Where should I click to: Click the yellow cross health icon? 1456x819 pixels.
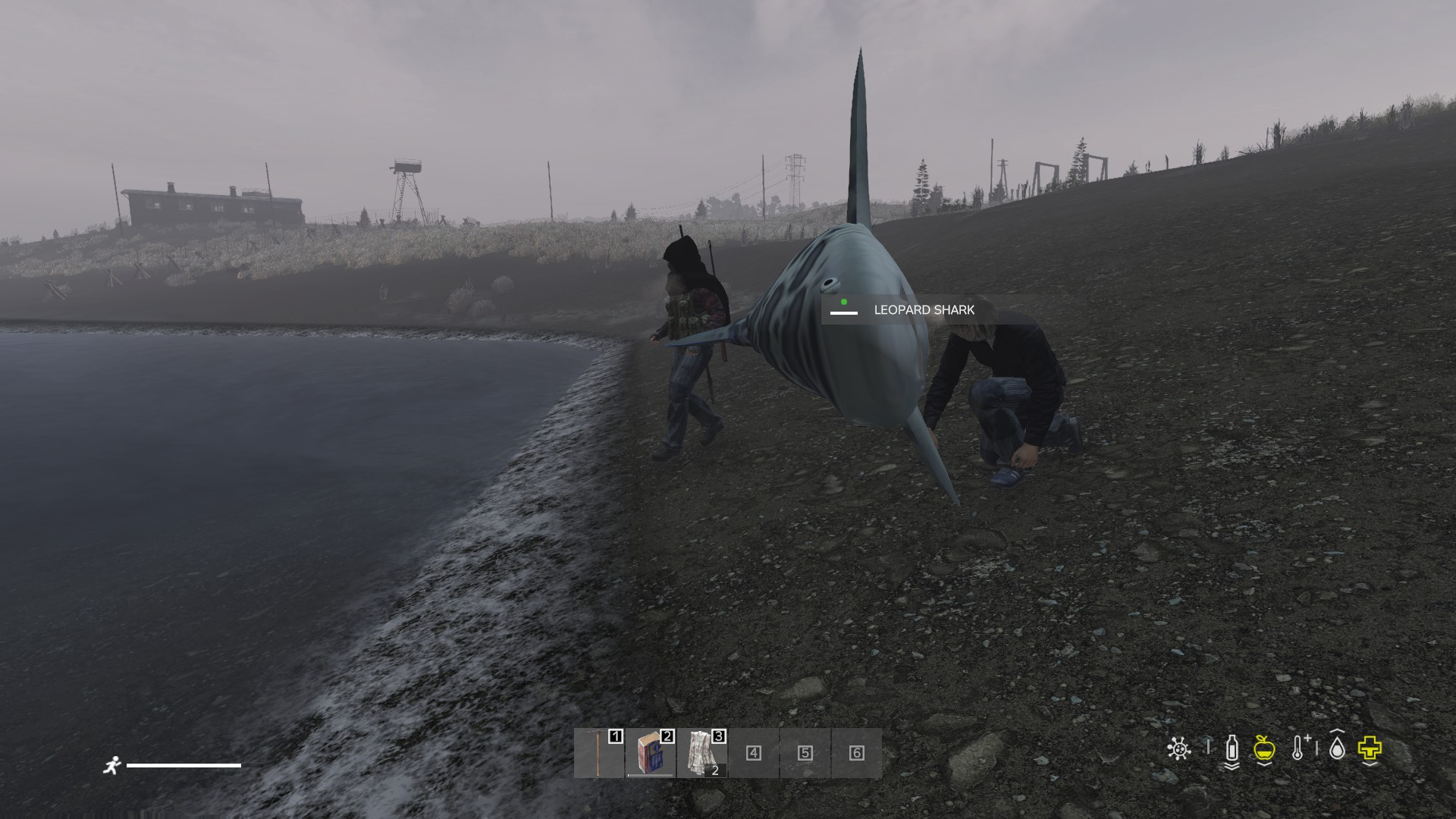point(1370,749)
